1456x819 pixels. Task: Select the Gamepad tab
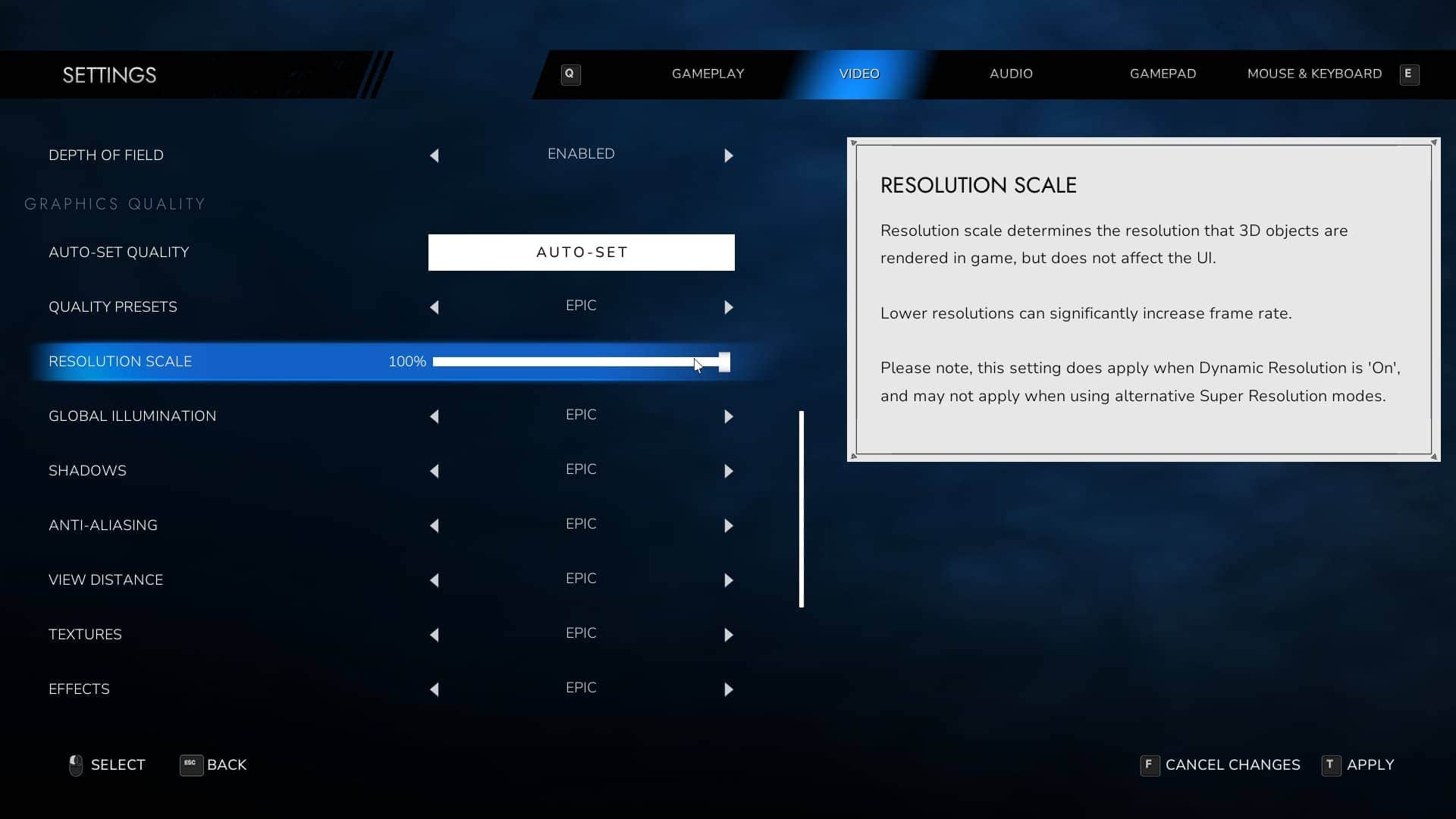pyautogui.click(x=1163, y=74)
